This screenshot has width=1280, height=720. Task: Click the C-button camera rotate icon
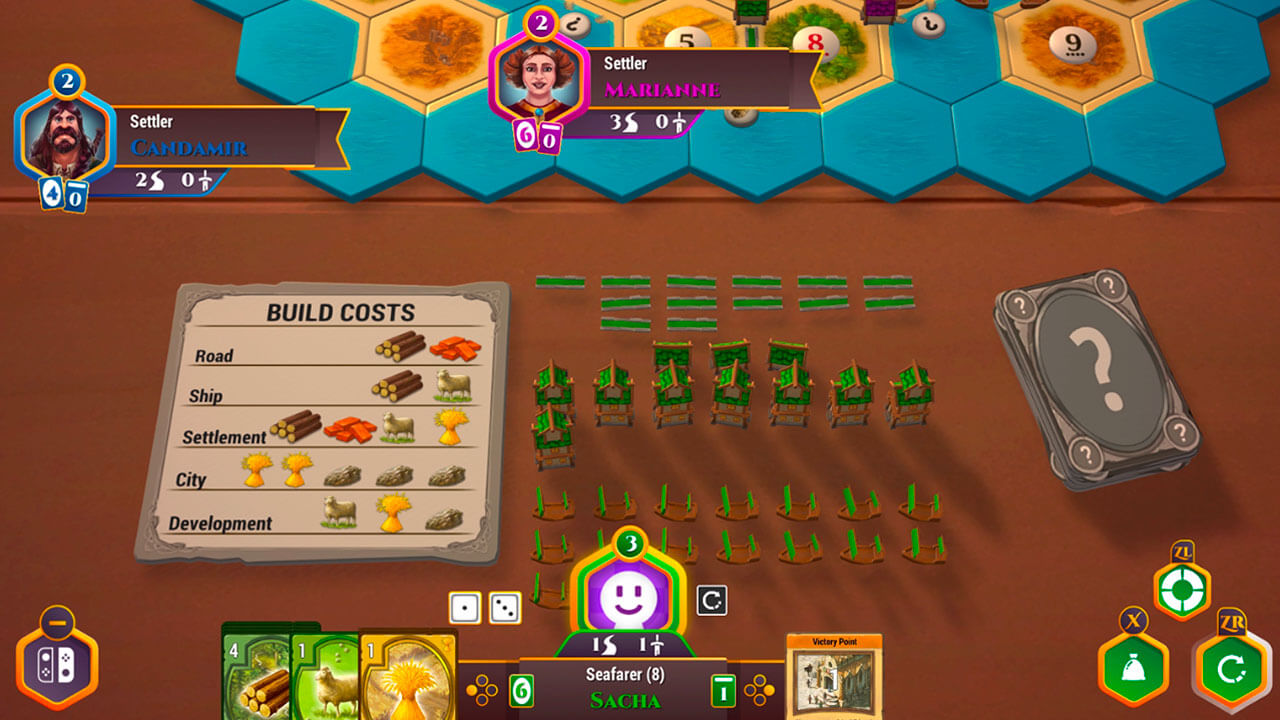point(710,601)
